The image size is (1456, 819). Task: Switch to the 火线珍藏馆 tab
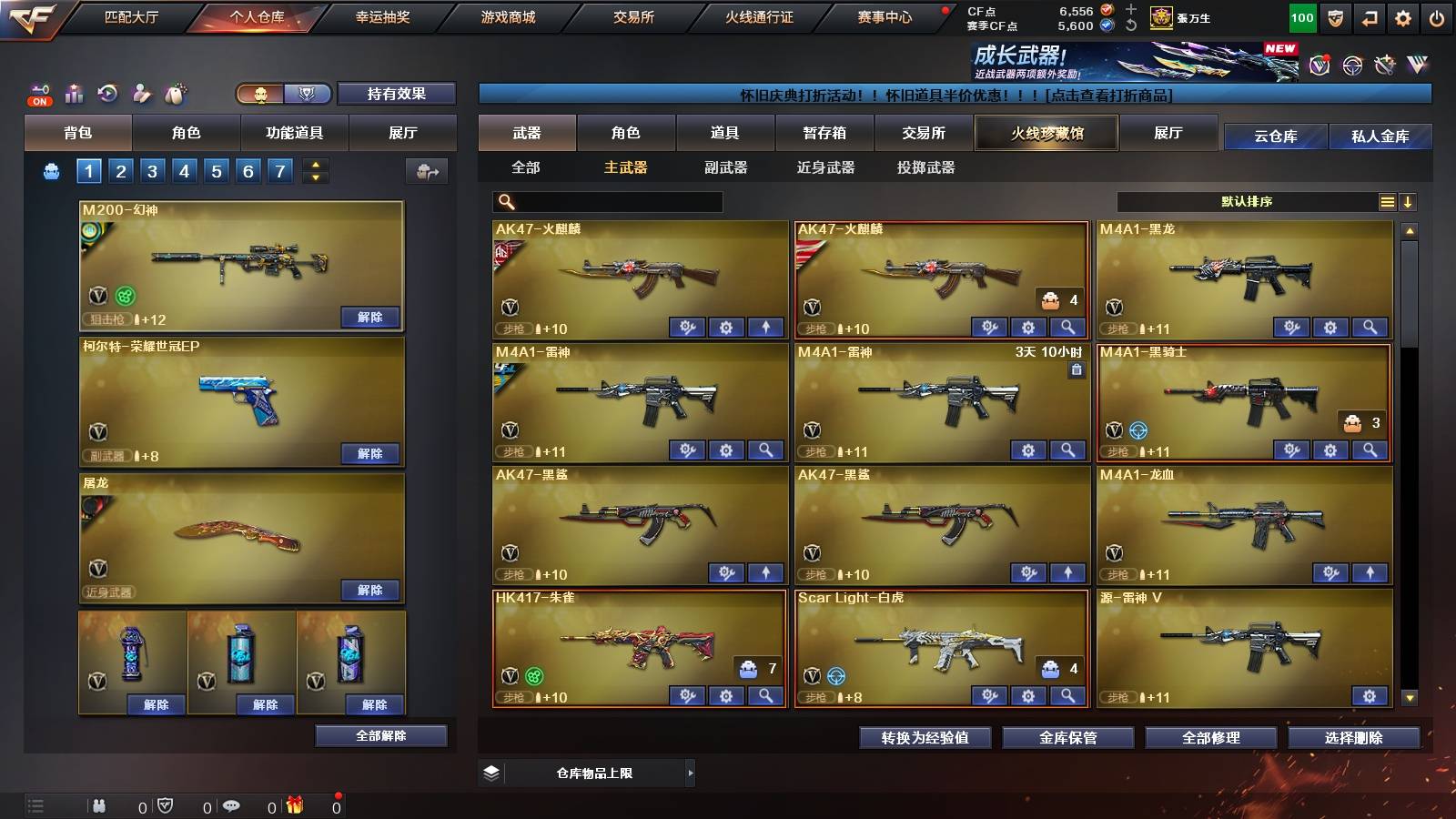point(1046,133)
